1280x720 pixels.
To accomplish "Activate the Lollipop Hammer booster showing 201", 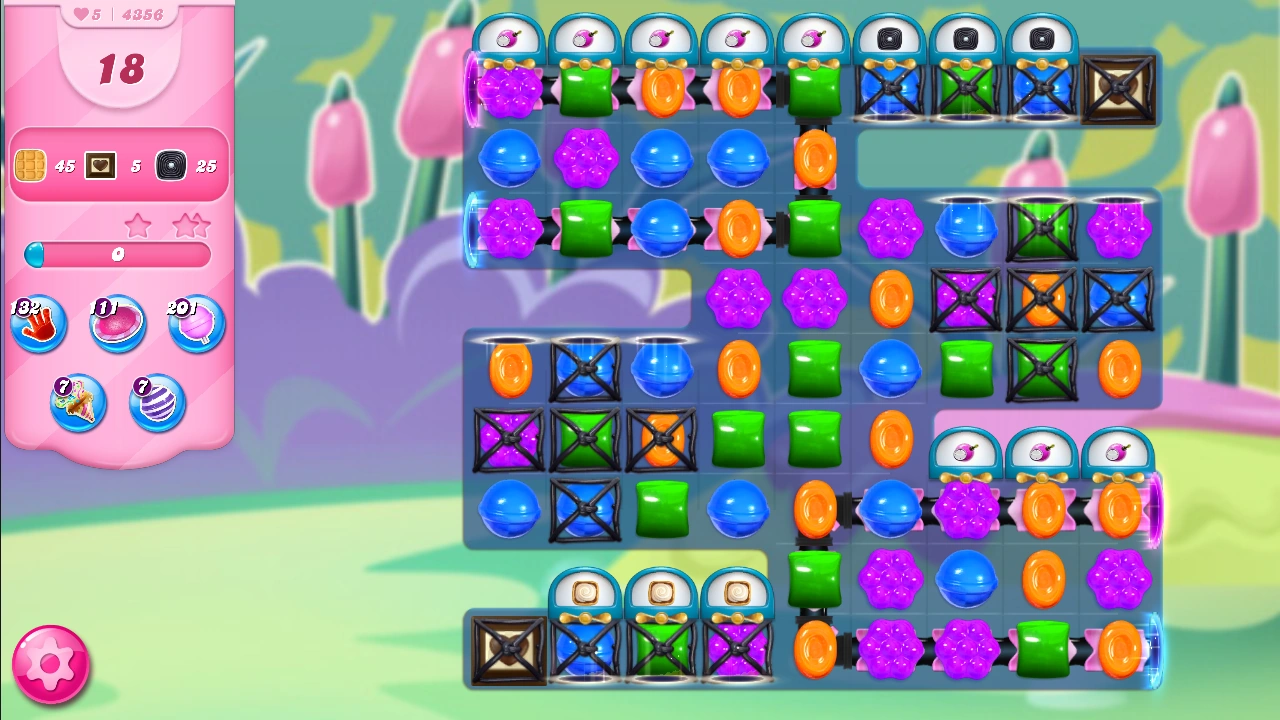I will [x=196, y=323].
